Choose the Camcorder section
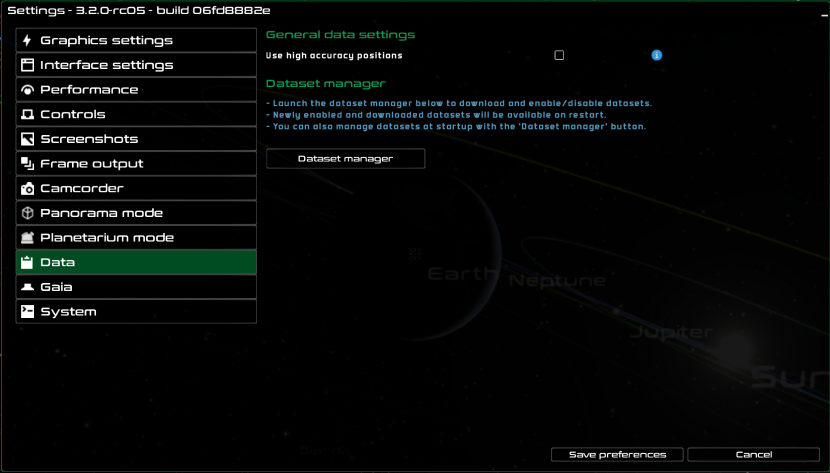 [136, 188]
